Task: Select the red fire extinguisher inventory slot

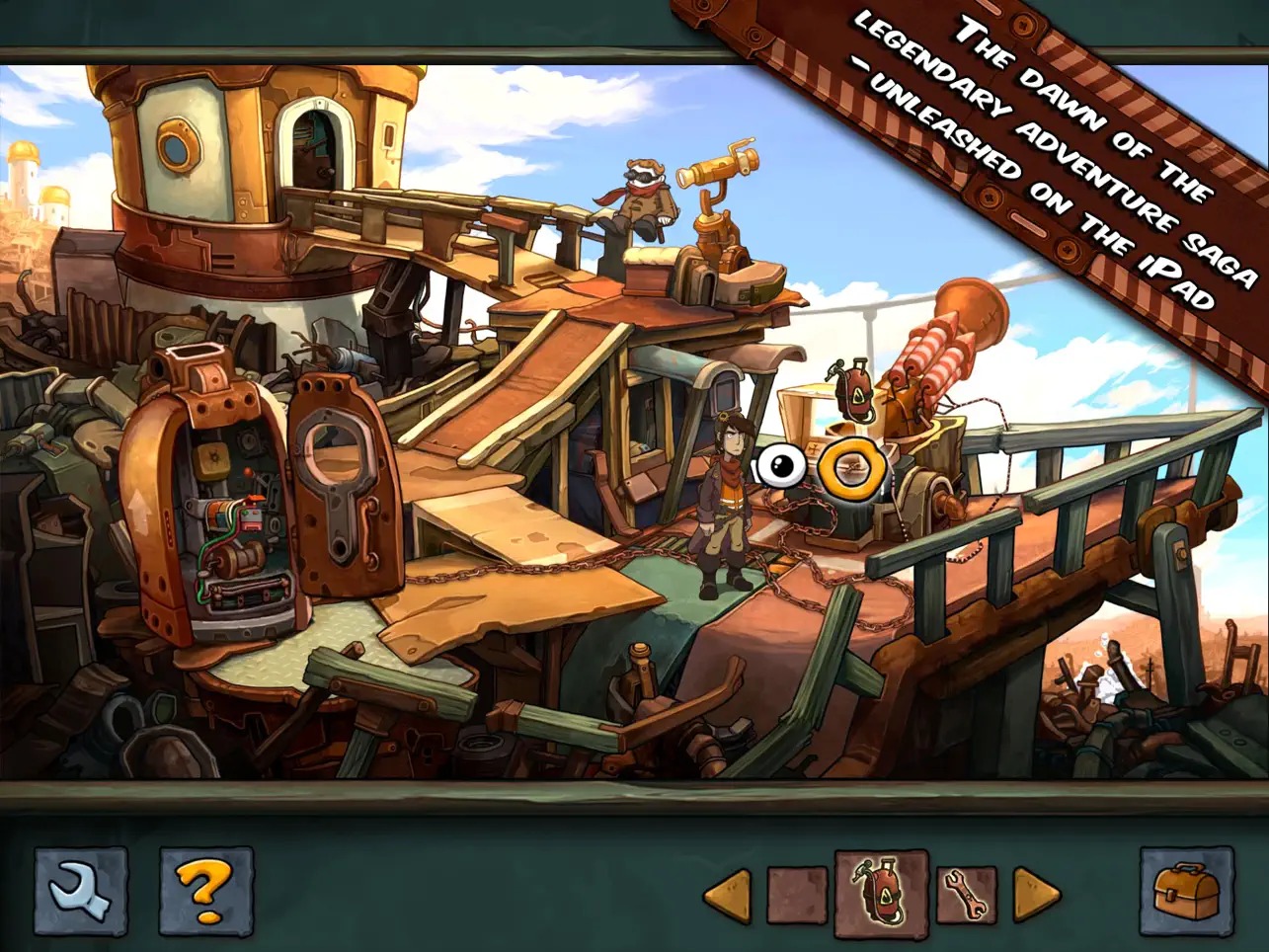Action: point(881,896)
